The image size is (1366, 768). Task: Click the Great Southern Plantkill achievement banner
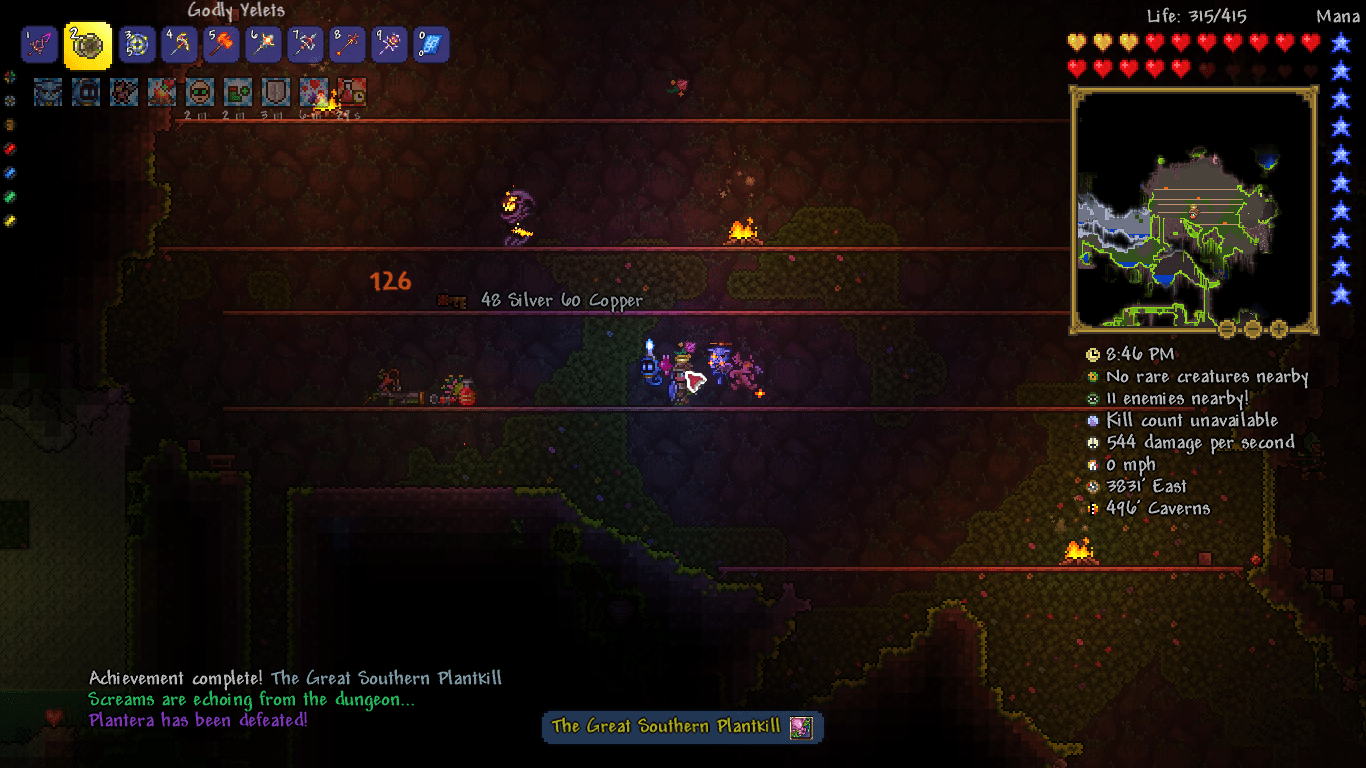point(681,727)
